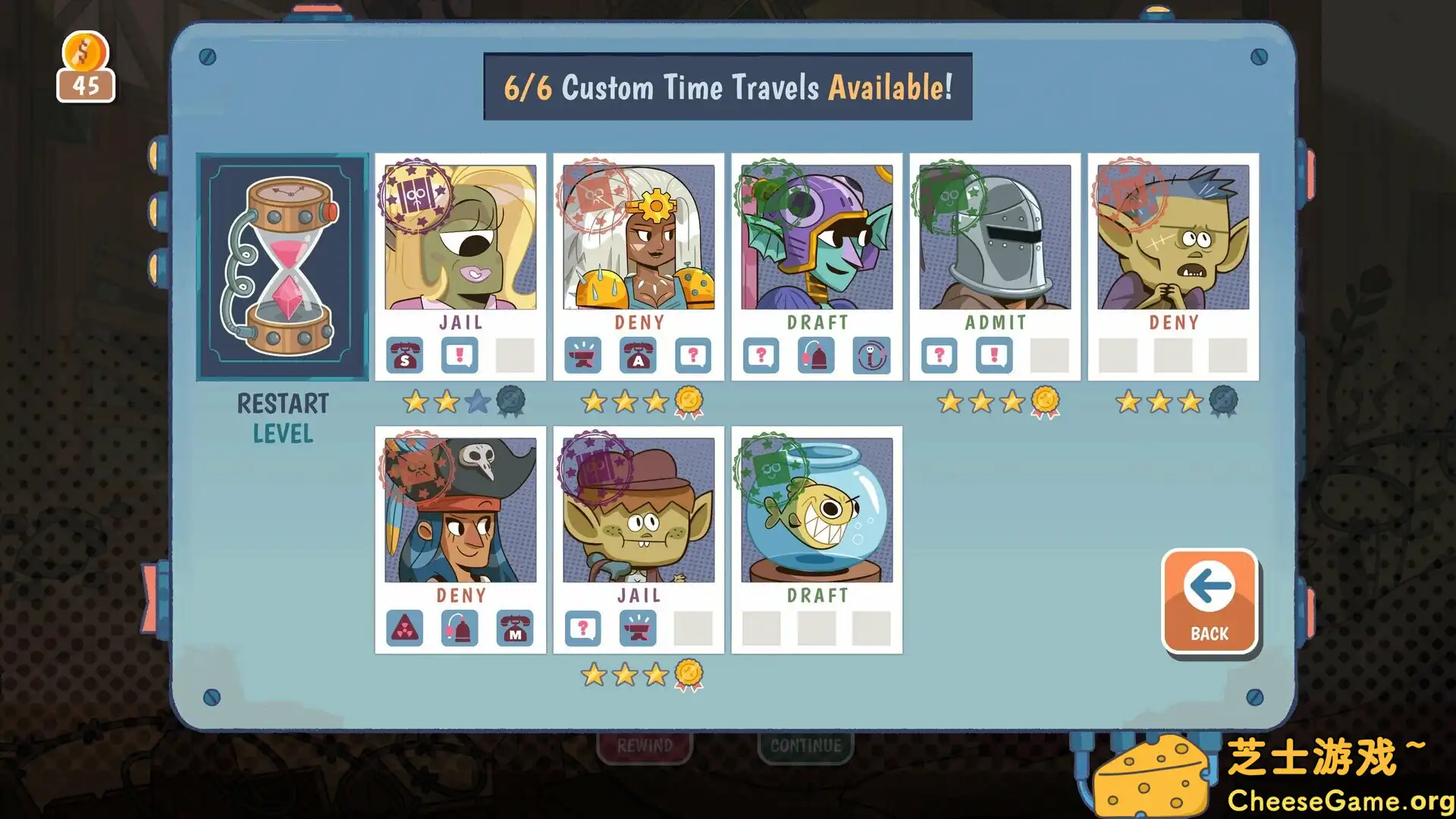Click the telephone M icon on pirate card
Image resolution: width=1456 pixels, height=819 pixels.
516,628
